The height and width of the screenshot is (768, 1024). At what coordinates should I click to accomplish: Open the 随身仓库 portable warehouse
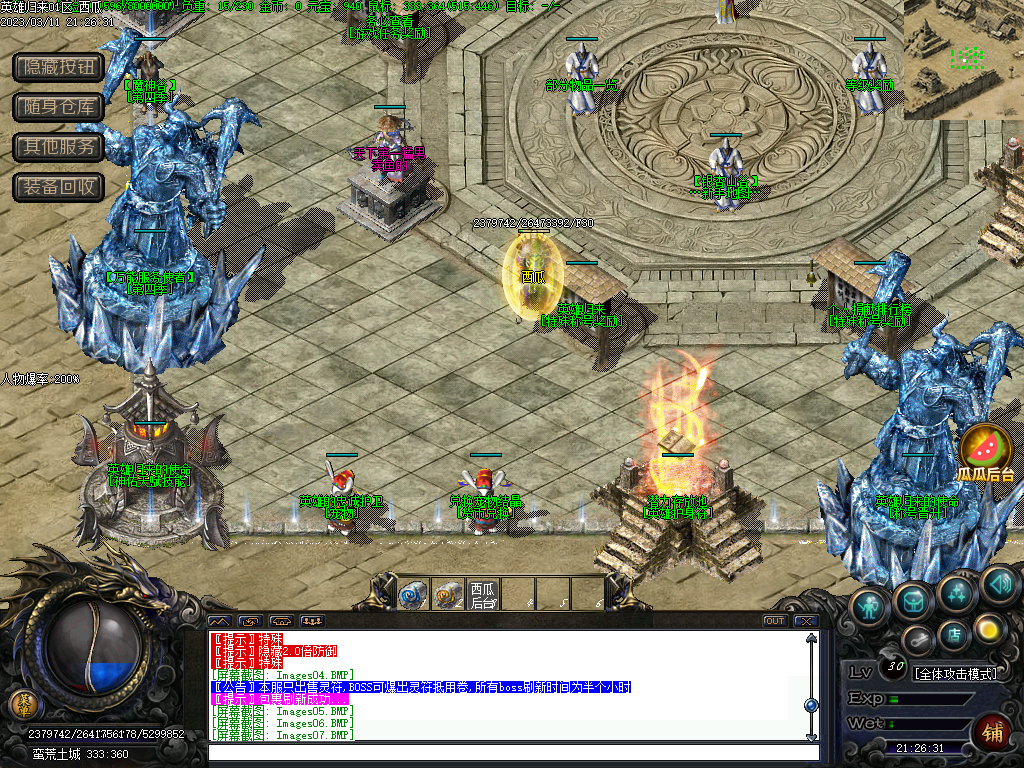click(59, 107)
